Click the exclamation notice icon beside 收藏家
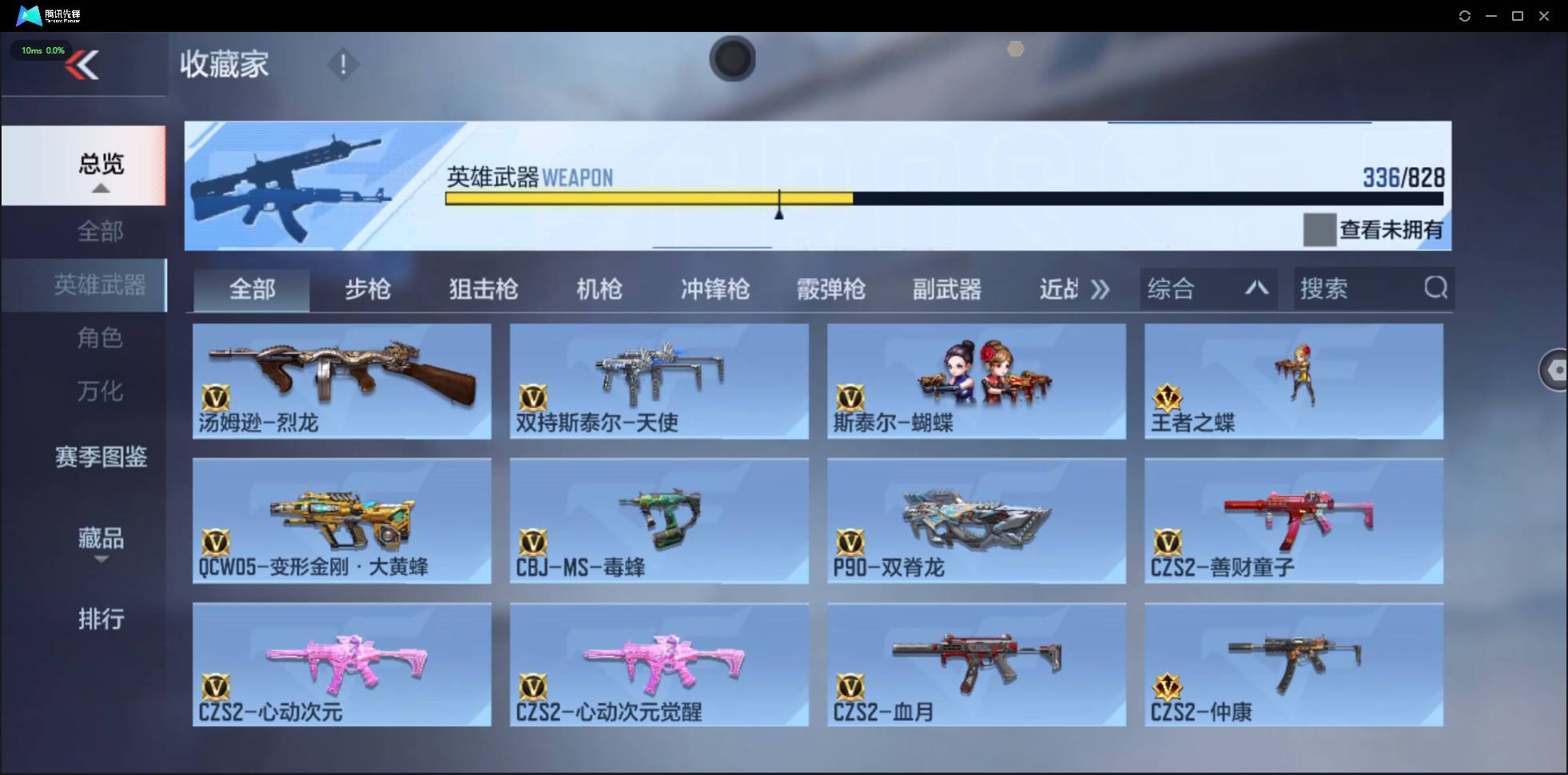1568x775 pixels. [x=344, y=64]
